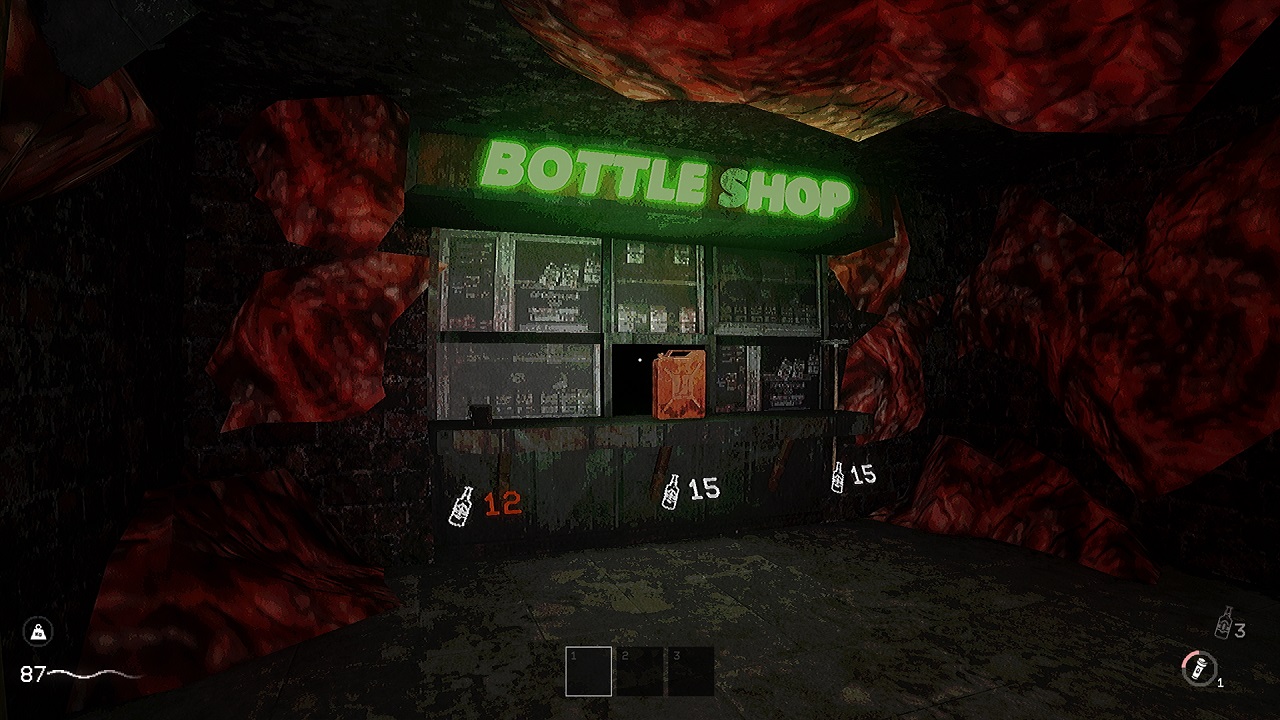Click the weight counter reading 87
Screen dimensions: 1280x720
pyautogui.click(x=34, y=674)
